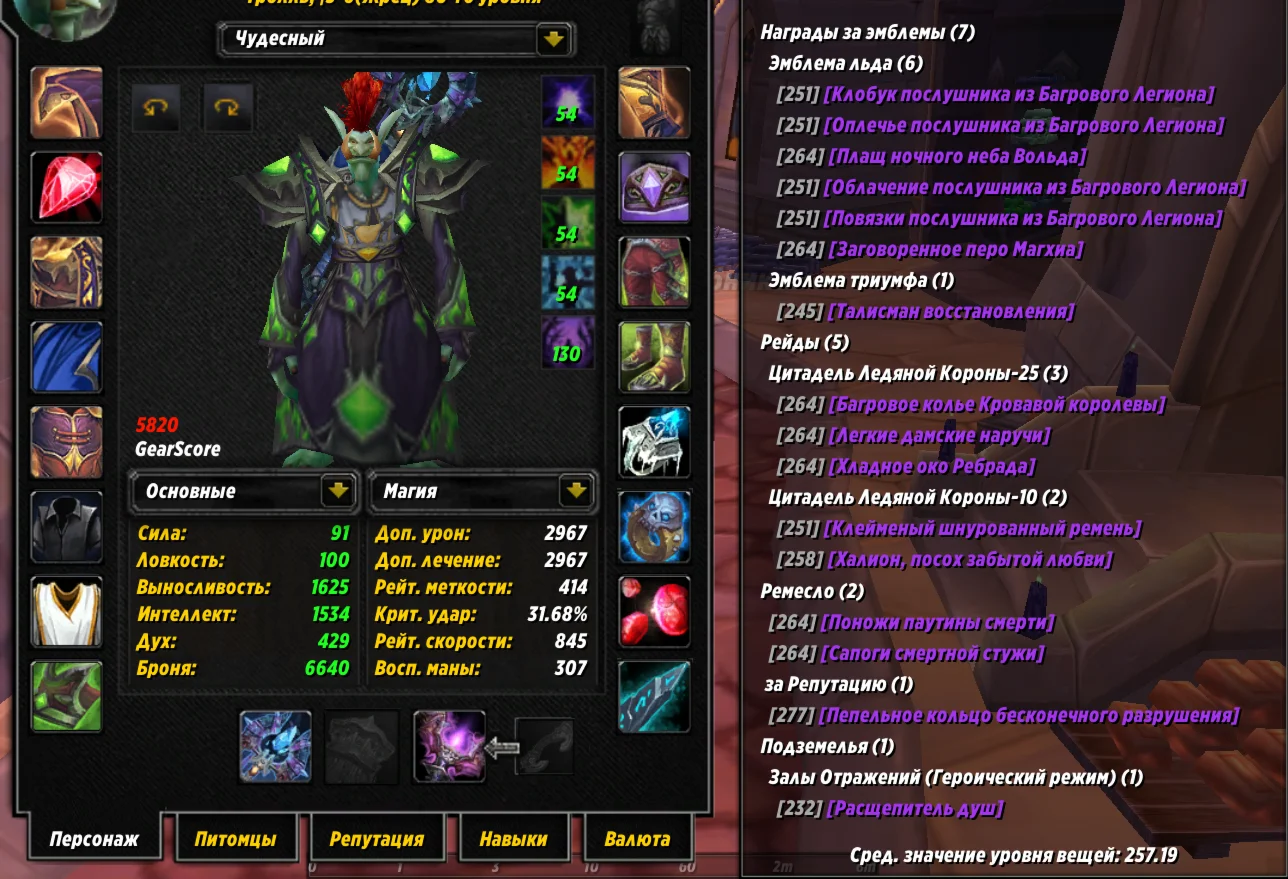Image resolution: width=1288 pixels, height=879 pixels.
Task: Click the equipped main hand weapon icon below the stats
Action: [275, 747]
